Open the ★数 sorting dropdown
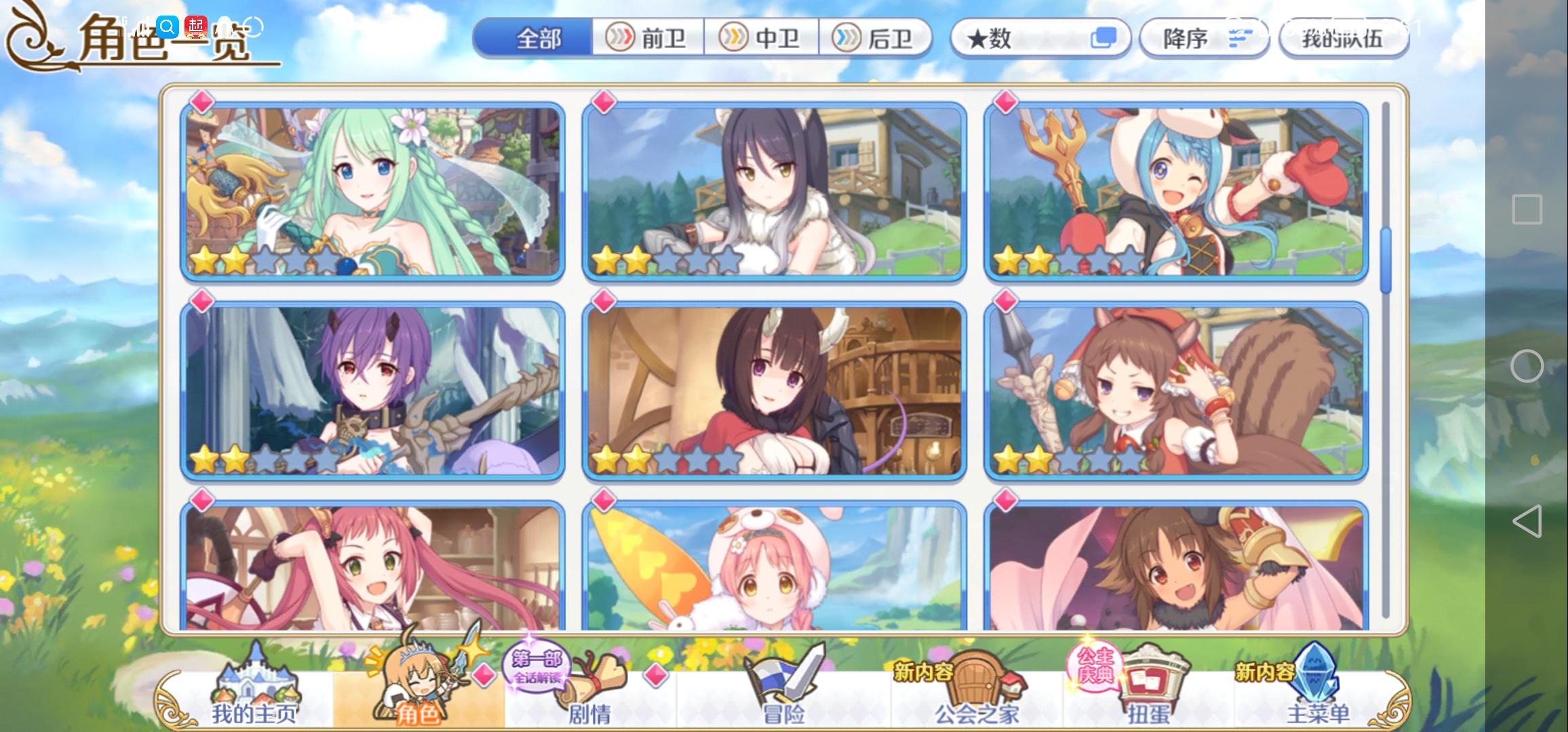Viewport: 1568px width, 732px height. tap(1042, 39)
